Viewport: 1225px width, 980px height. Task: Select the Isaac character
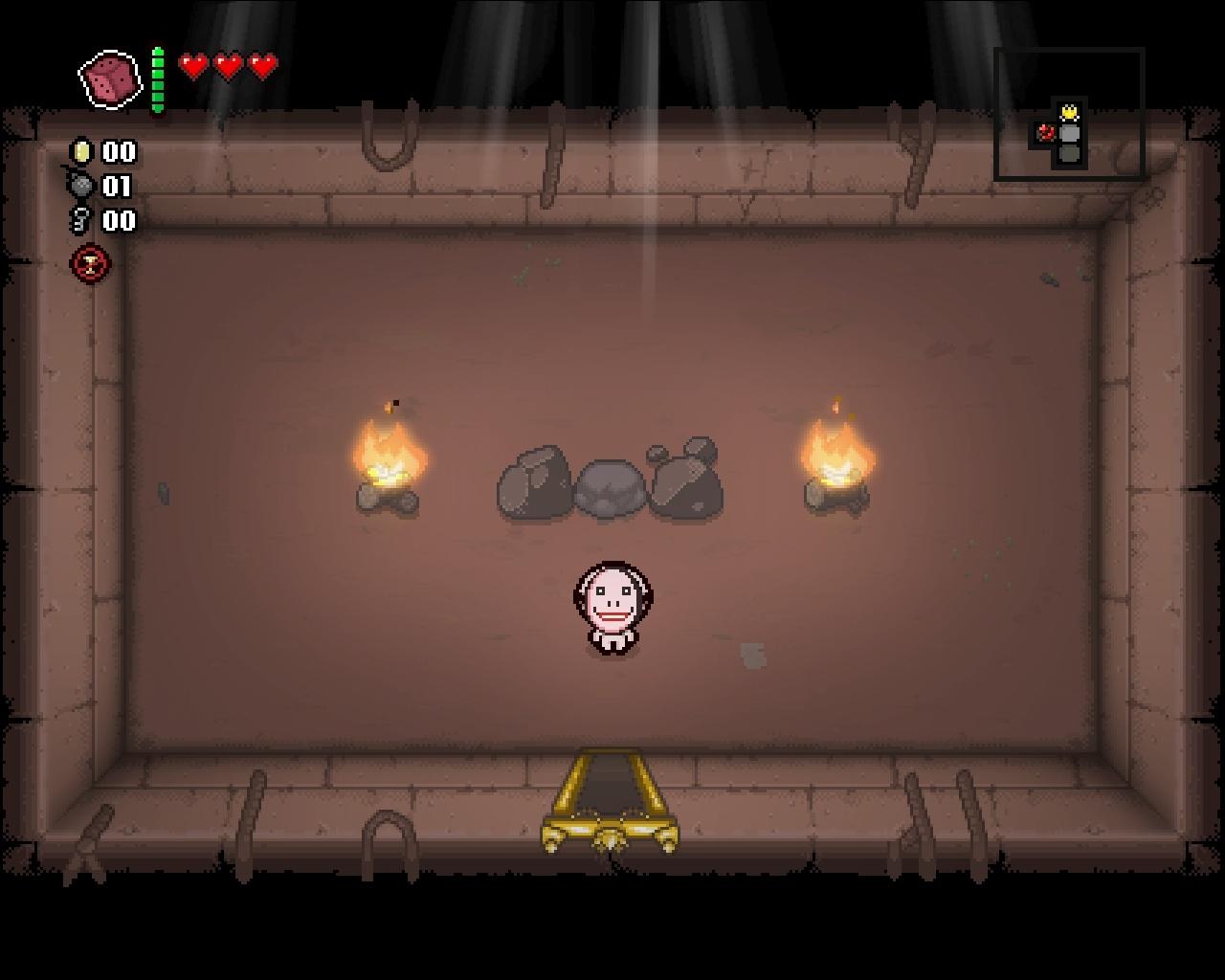coord(611,609)
